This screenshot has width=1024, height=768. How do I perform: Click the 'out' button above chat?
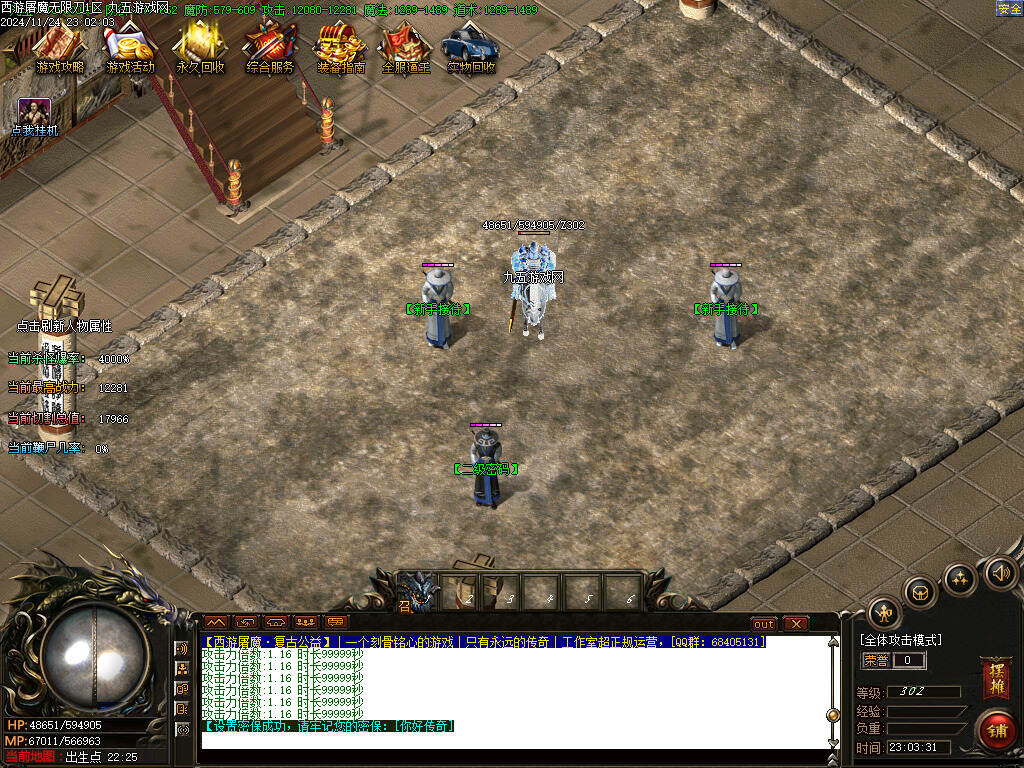(764, 623)
